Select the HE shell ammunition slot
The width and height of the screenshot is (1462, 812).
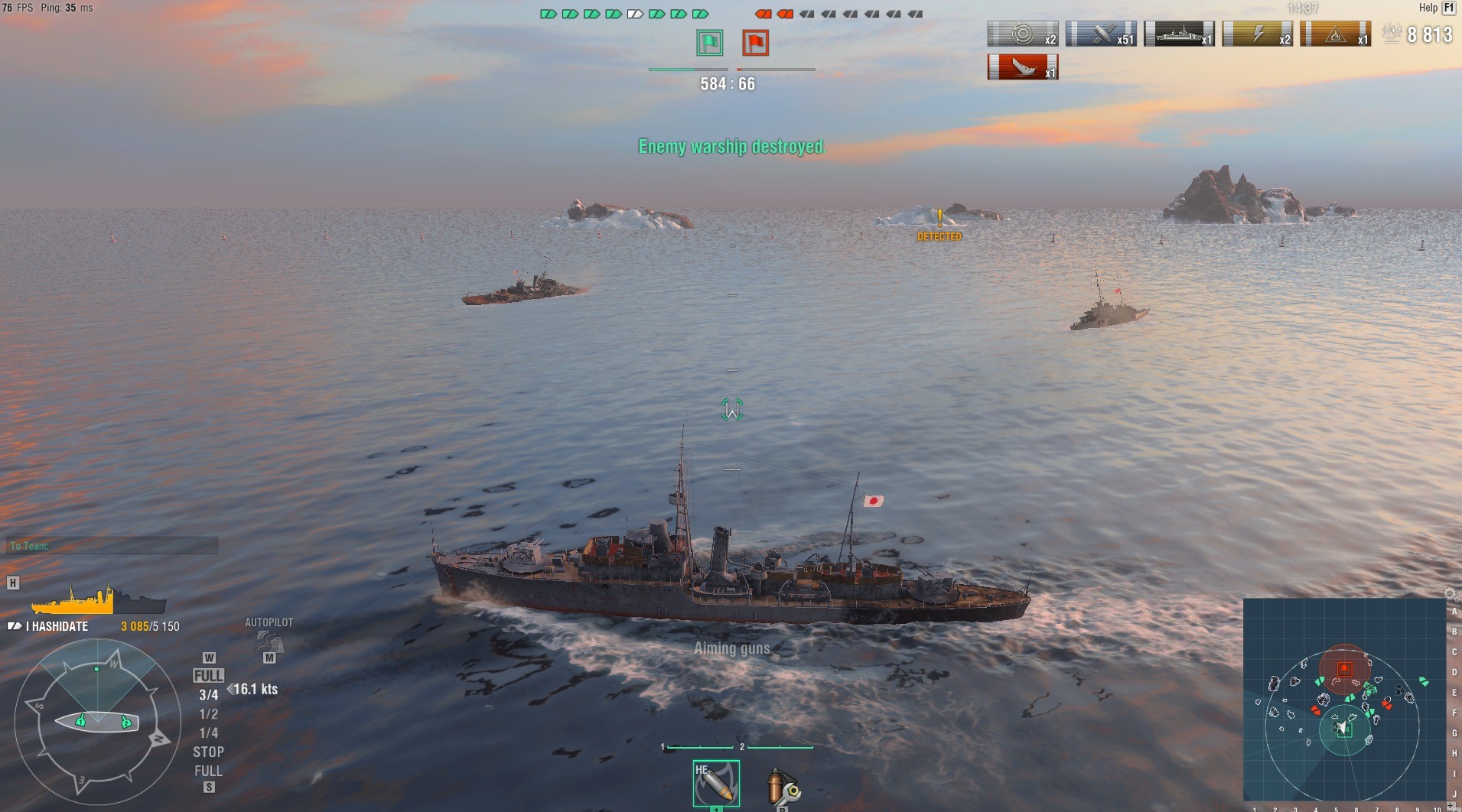pos(716,783)
